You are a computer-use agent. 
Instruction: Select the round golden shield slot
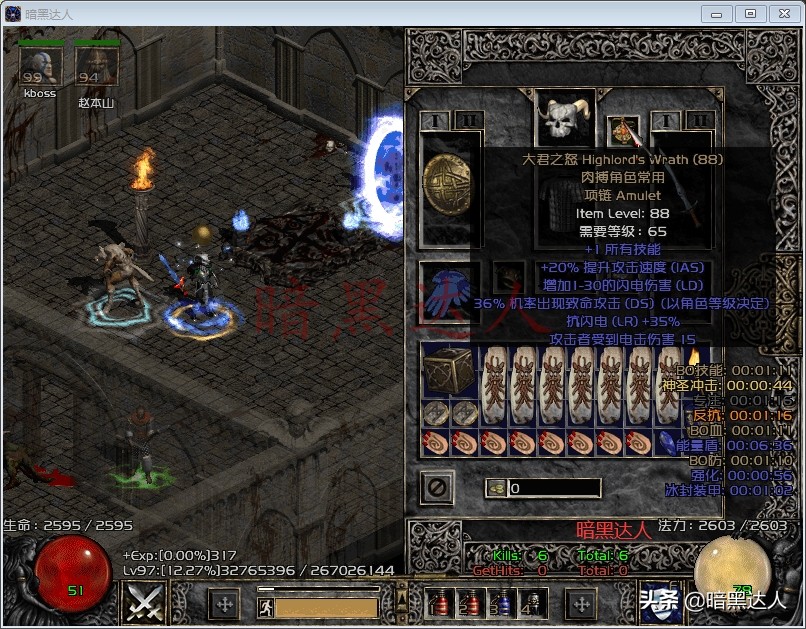coord(447,186)
